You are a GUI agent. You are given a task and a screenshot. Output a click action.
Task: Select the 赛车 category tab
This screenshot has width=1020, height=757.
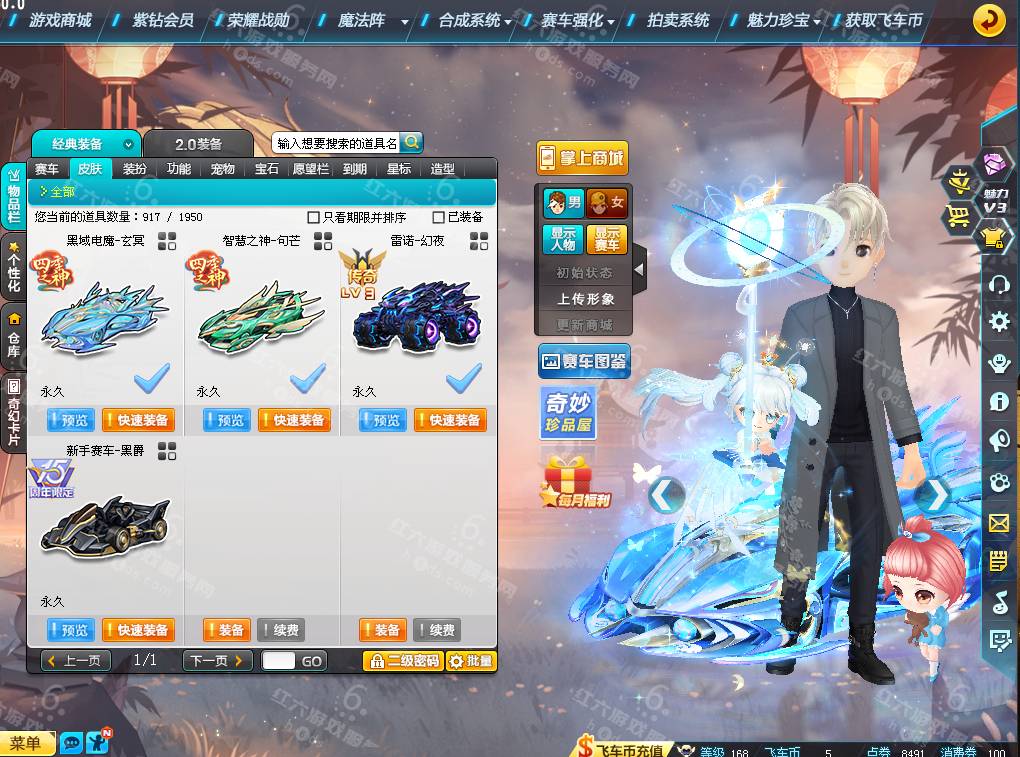[x=47, y=169]
